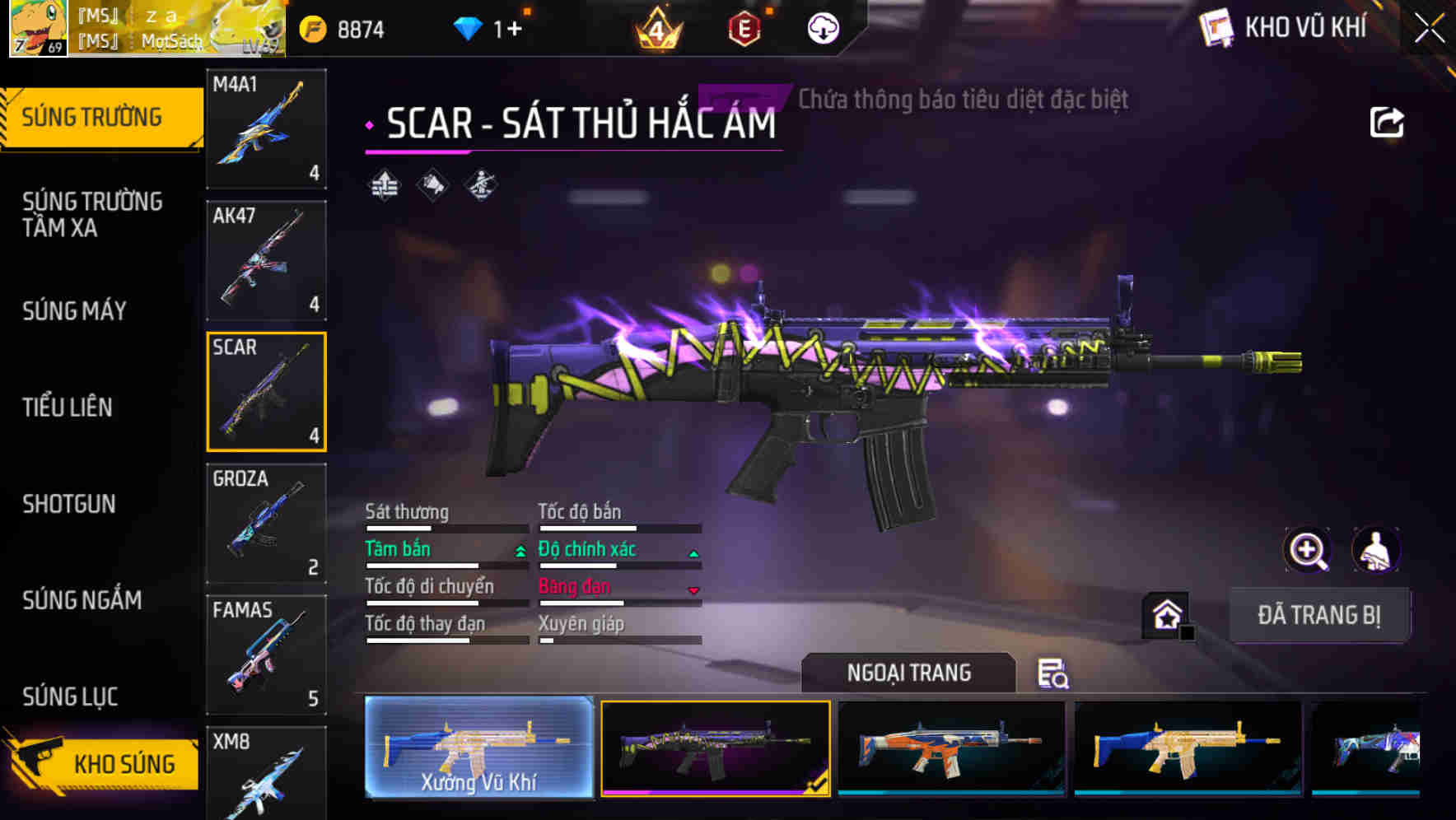Select SÚNG MÁY category in the sidebar
This screenshot has width=1456, height=820.
(72, 311)
